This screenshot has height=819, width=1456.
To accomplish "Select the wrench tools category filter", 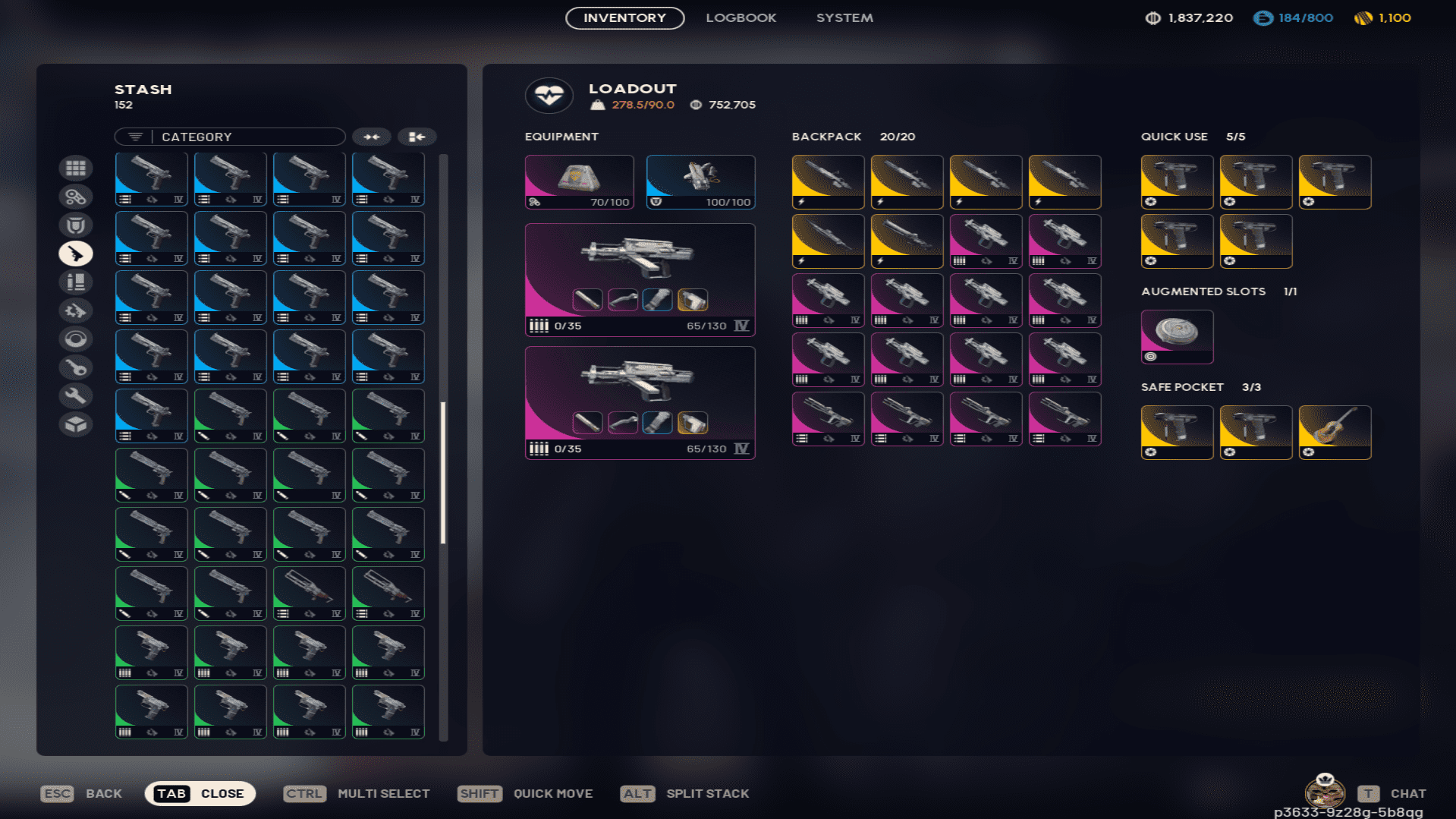I will 75,395.
